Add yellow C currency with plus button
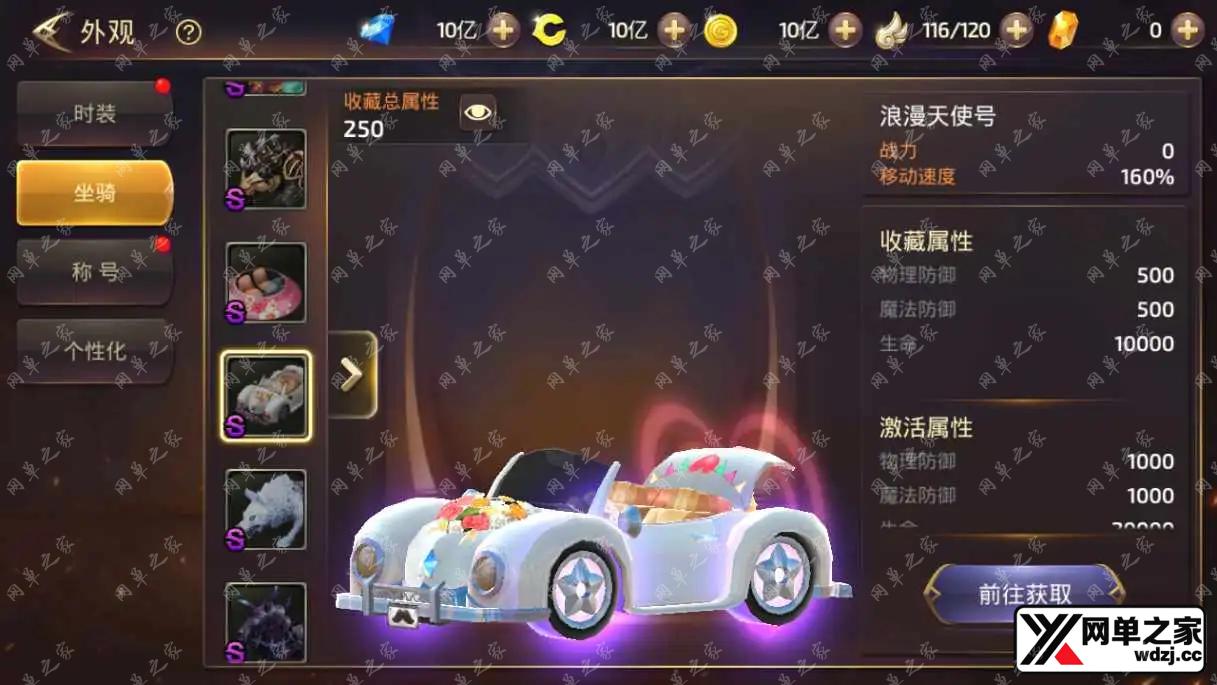The image size is (1217, 685). (x=674, y=30)
